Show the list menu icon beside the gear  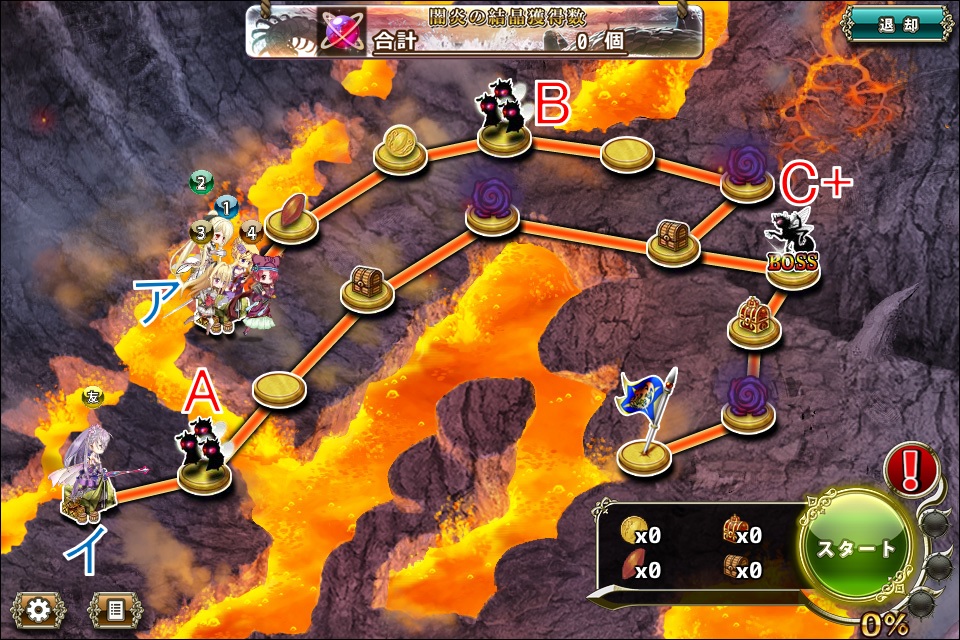coord(112,609)
